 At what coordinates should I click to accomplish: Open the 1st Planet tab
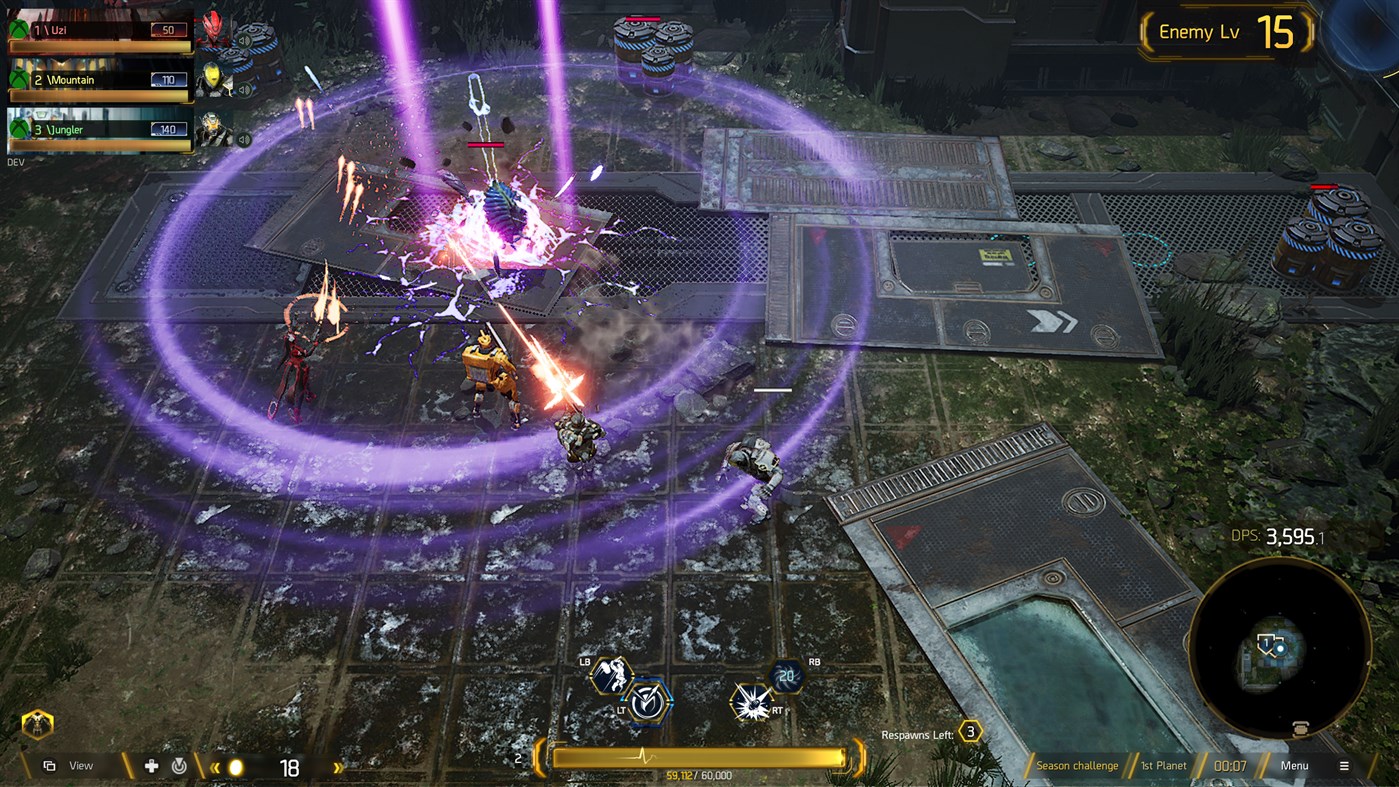(1163, 765)
